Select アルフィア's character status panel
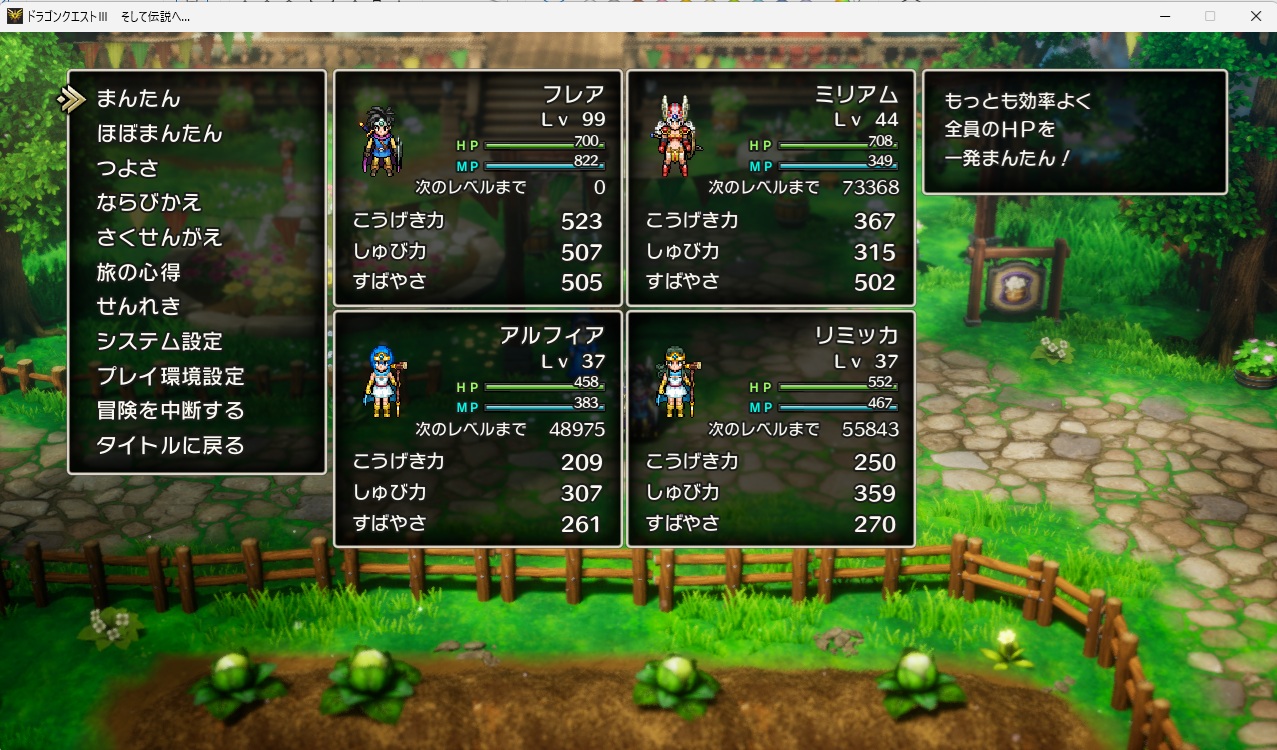Screen dimensions: 1277x750 click(478, 429)
